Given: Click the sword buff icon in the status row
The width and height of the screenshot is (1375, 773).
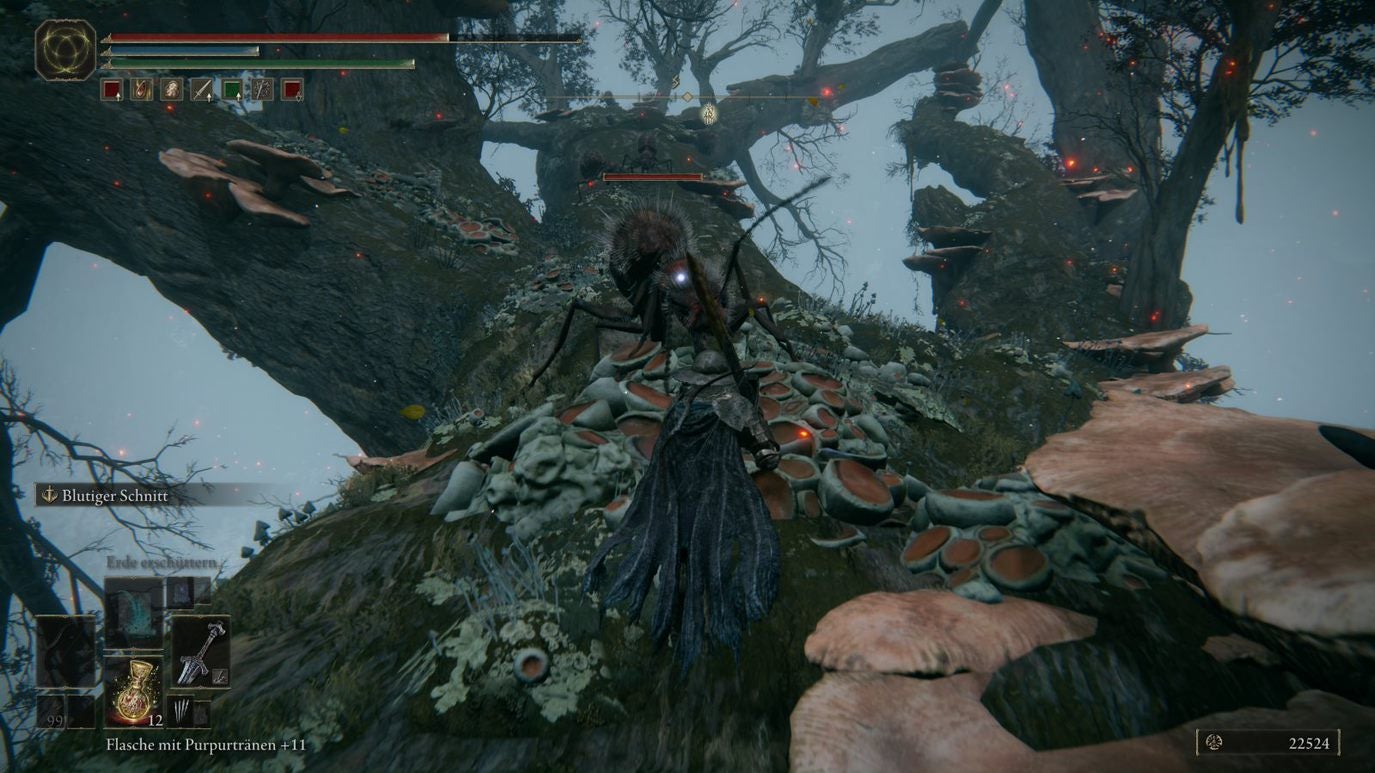Looking at the screenshot, I should pyautogui.click(x=199, y=90).
